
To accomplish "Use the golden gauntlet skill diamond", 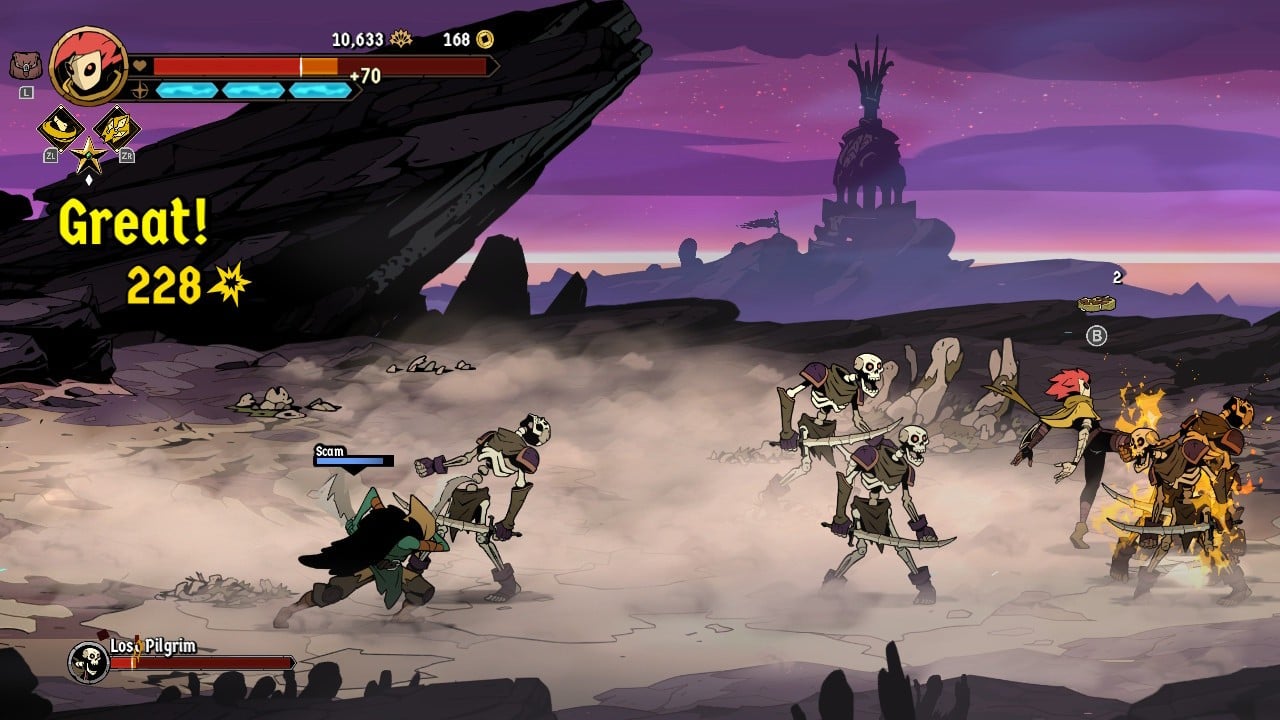I will coord(117,127).
